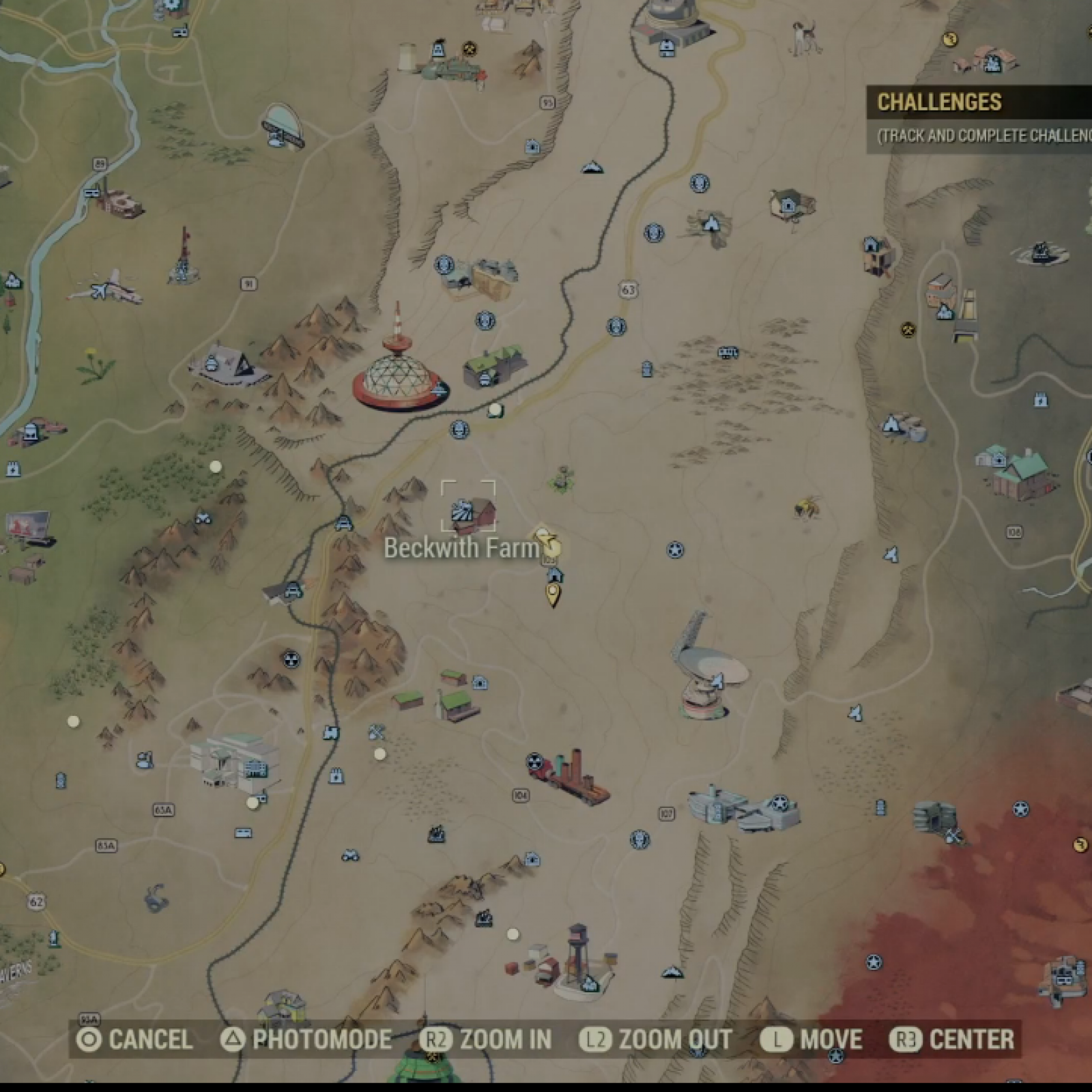
Task: Click the yellow quest pin marker
Action: pos(553,595)
